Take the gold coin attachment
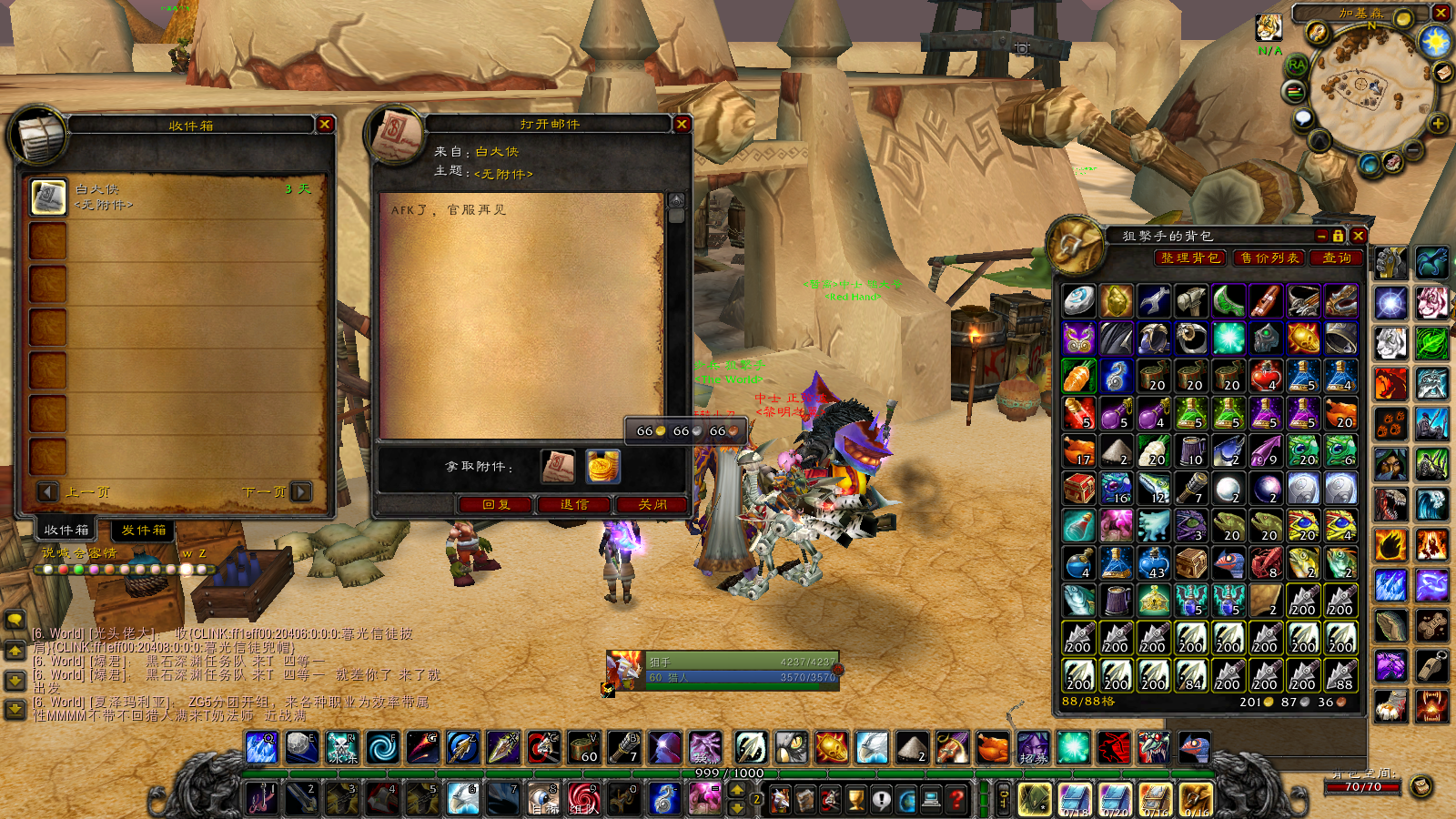This screenshot has width=1456, height=819. click(x=602, y=467)
